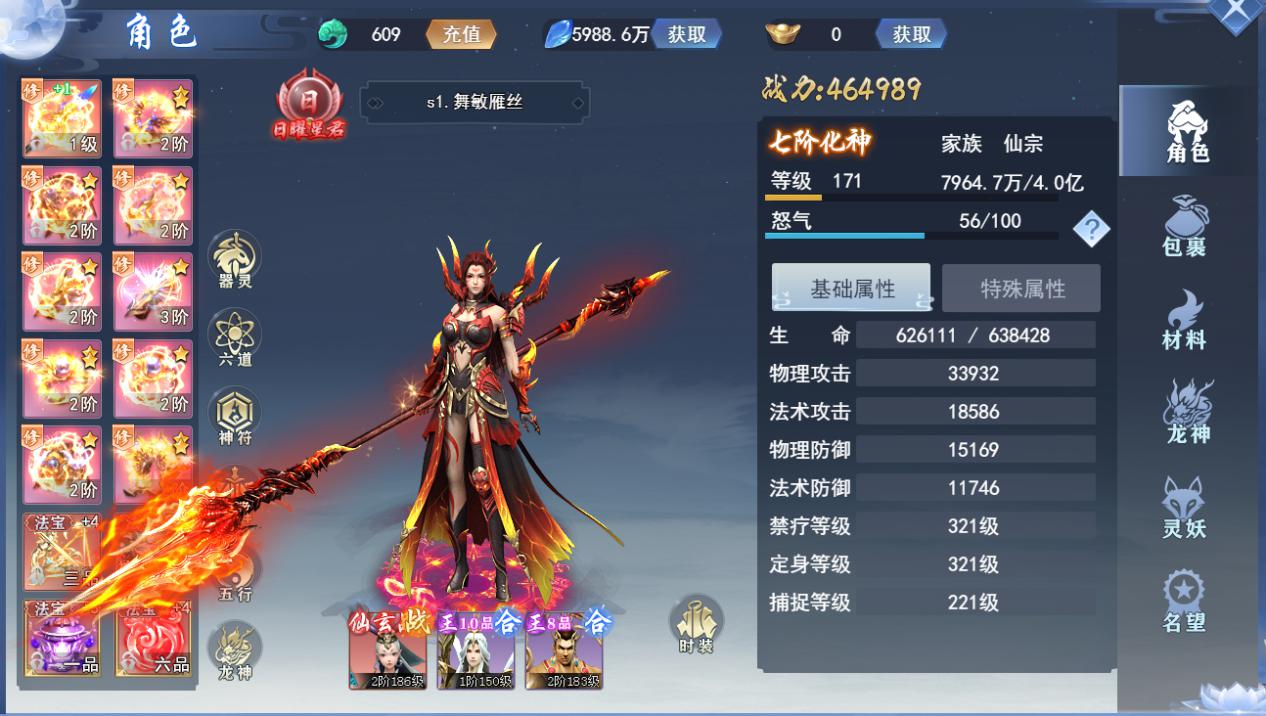Get more gold ingot currency
Viewport: 1266px width, 716px height.
coord(911,34)
